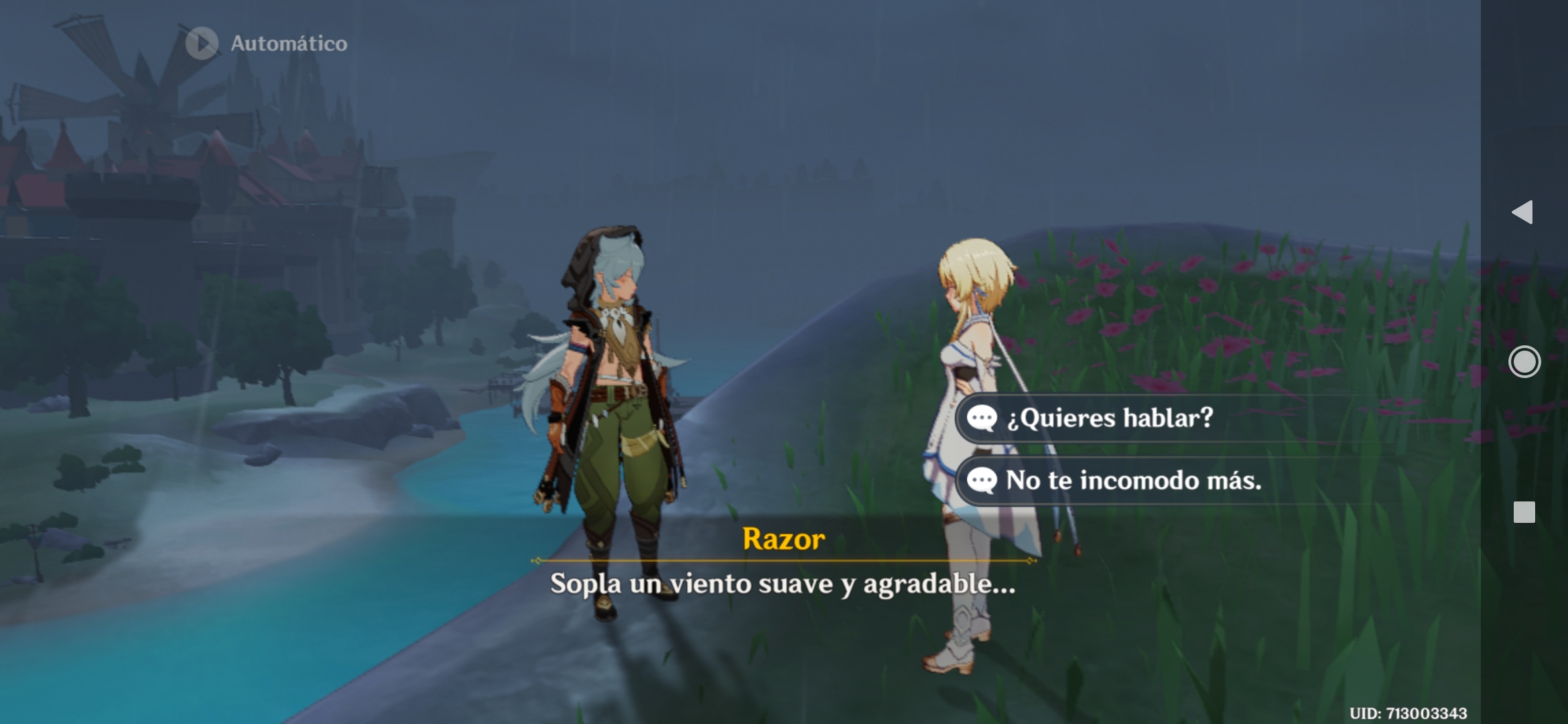Image resolution: width=1568 pixels, height=724 pixels.
Task: Tap the speech bubble icon on "No te incomodo más."
Action: (983, 480)
